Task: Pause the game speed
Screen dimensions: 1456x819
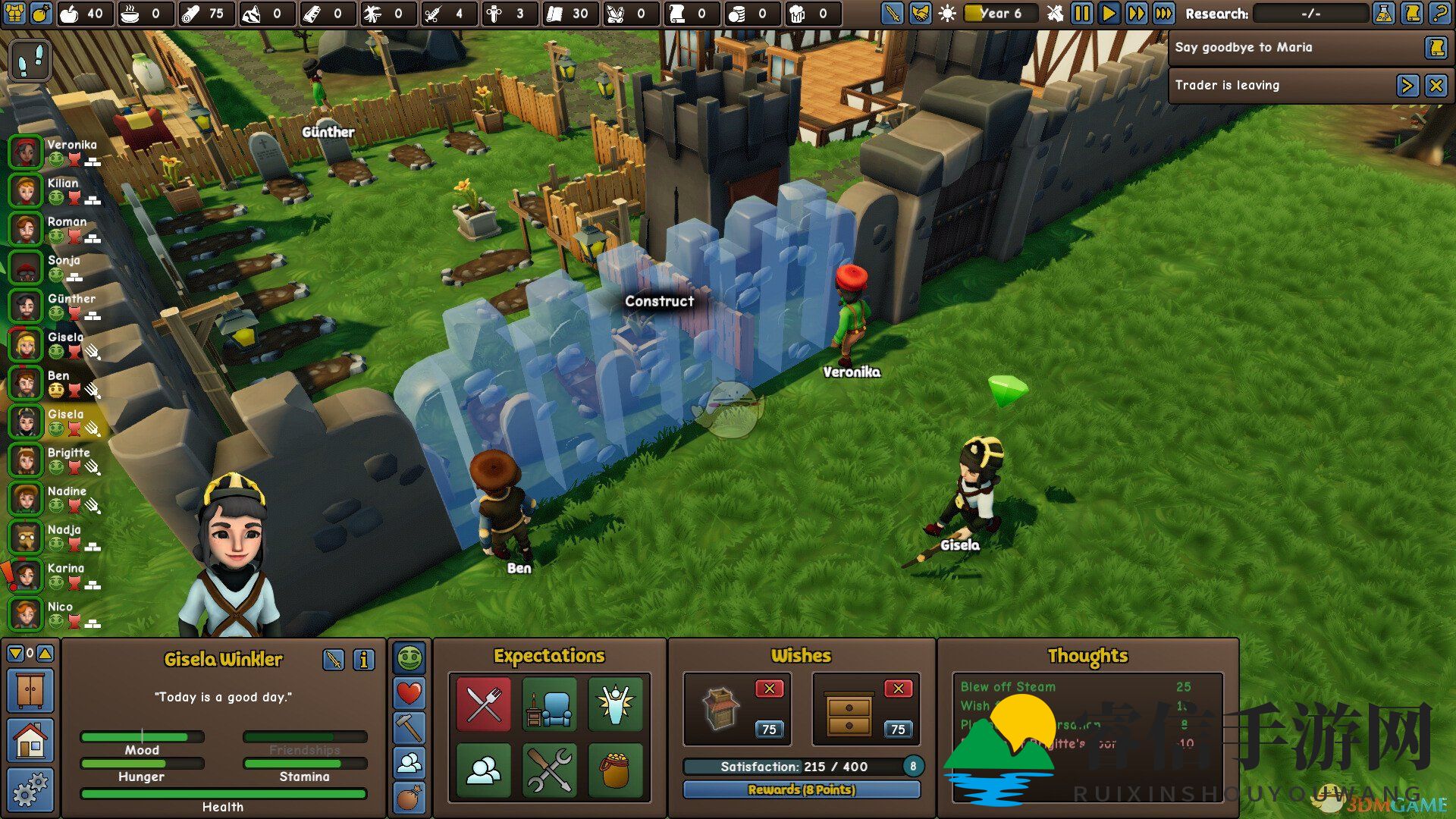Action: pos(1082,14)
